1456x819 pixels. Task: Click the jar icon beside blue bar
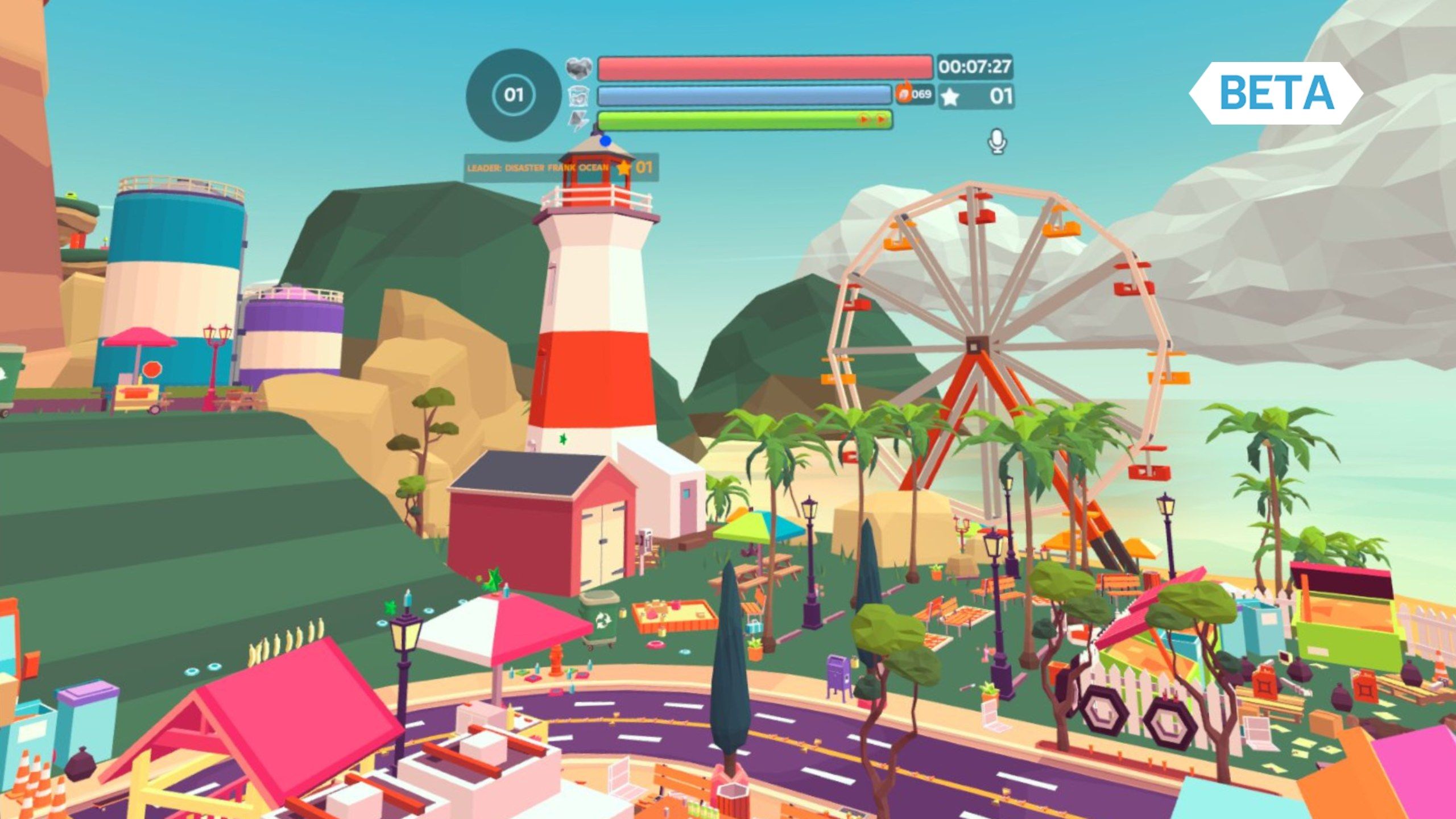[x=579, y=95]
